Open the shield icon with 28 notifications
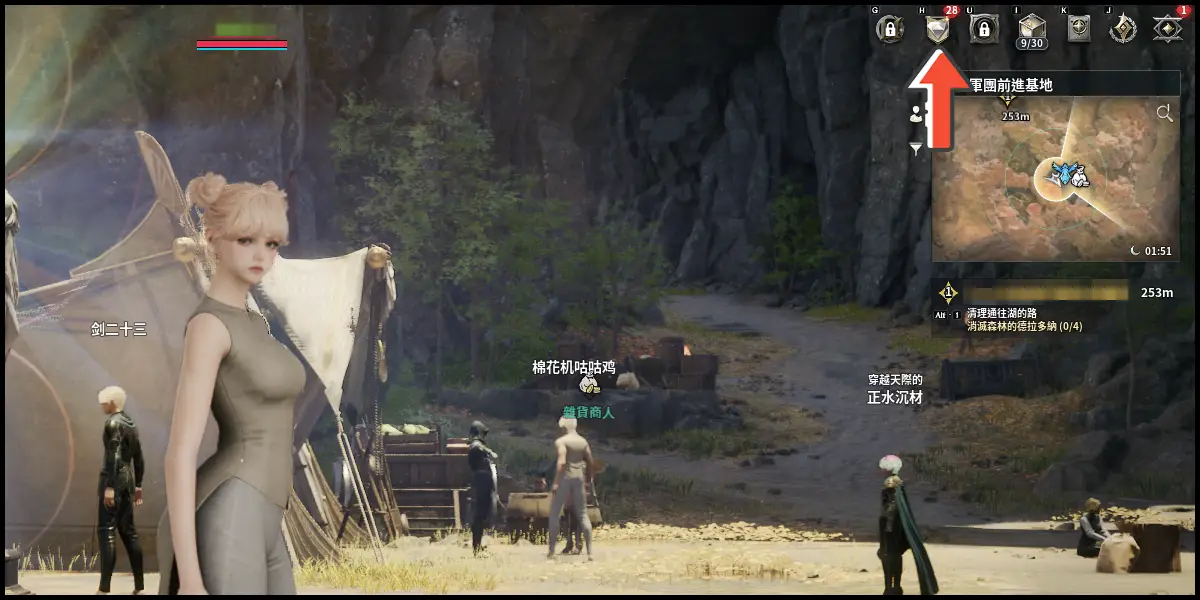The image size is (1200, 600). [x=936, y=29]
